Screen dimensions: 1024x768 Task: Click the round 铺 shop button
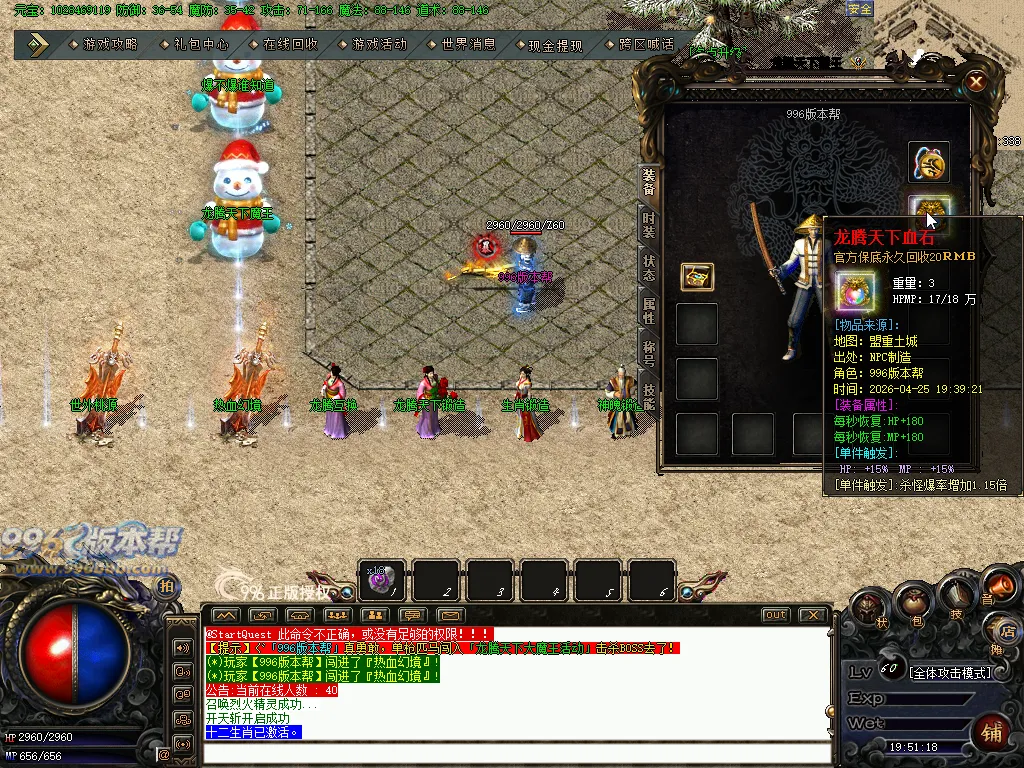coord(991,730)
